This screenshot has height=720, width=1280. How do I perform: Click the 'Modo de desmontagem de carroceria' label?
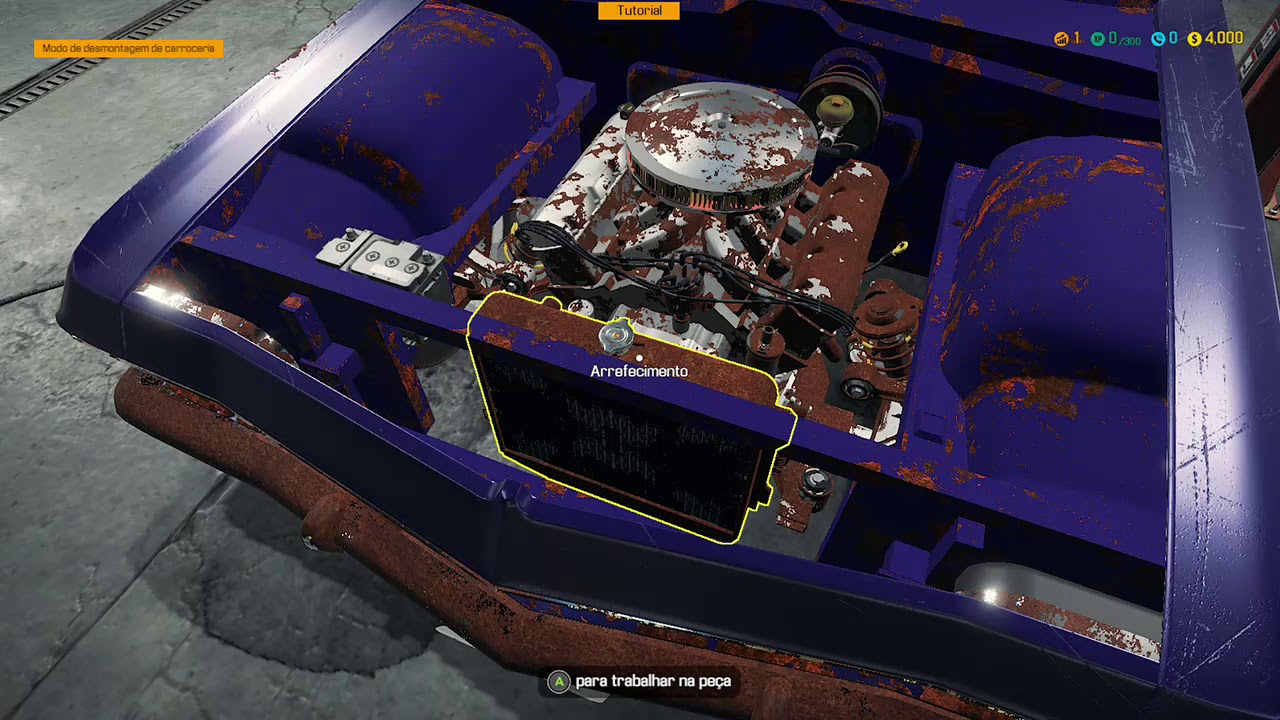click(x=128, y=48)
